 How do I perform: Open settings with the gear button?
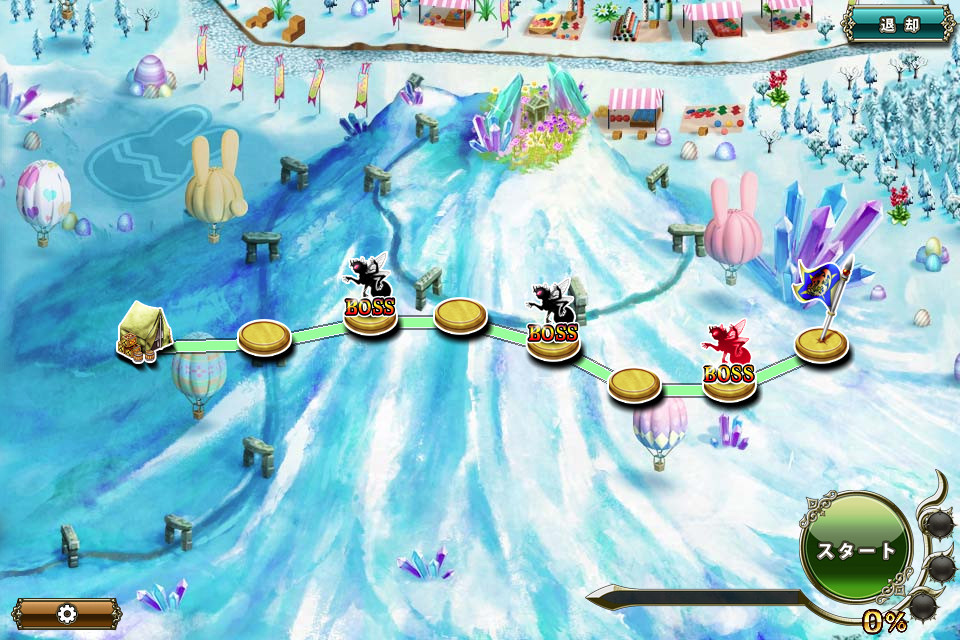coord(67,613)
